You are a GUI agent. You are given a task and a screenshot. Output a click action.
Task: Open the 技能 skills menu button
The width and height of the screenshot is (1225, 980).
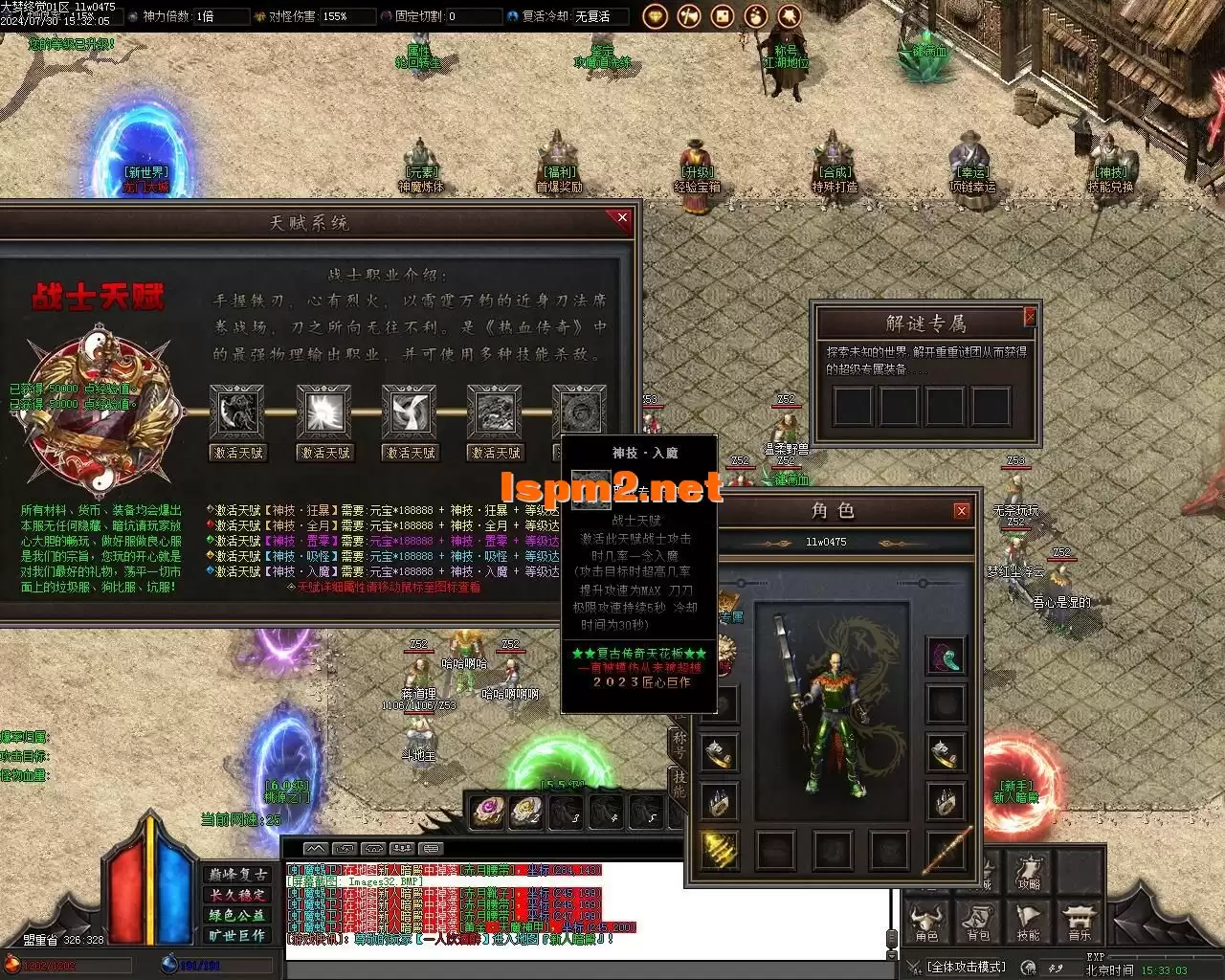click(x=1029, y=923)
